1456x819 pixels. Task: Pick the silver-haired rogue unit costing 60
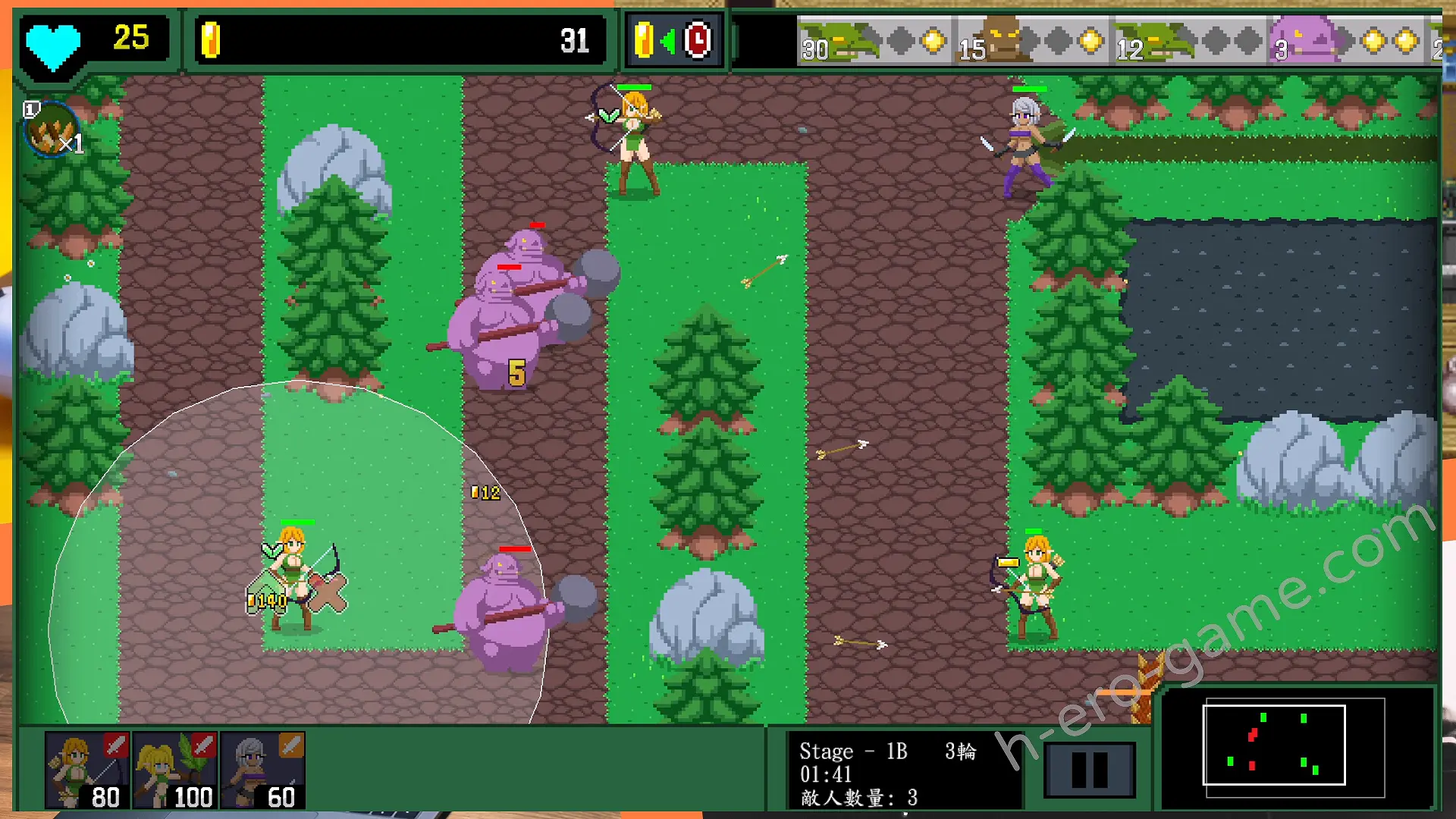pyautogui.click(x=263, y=770)
